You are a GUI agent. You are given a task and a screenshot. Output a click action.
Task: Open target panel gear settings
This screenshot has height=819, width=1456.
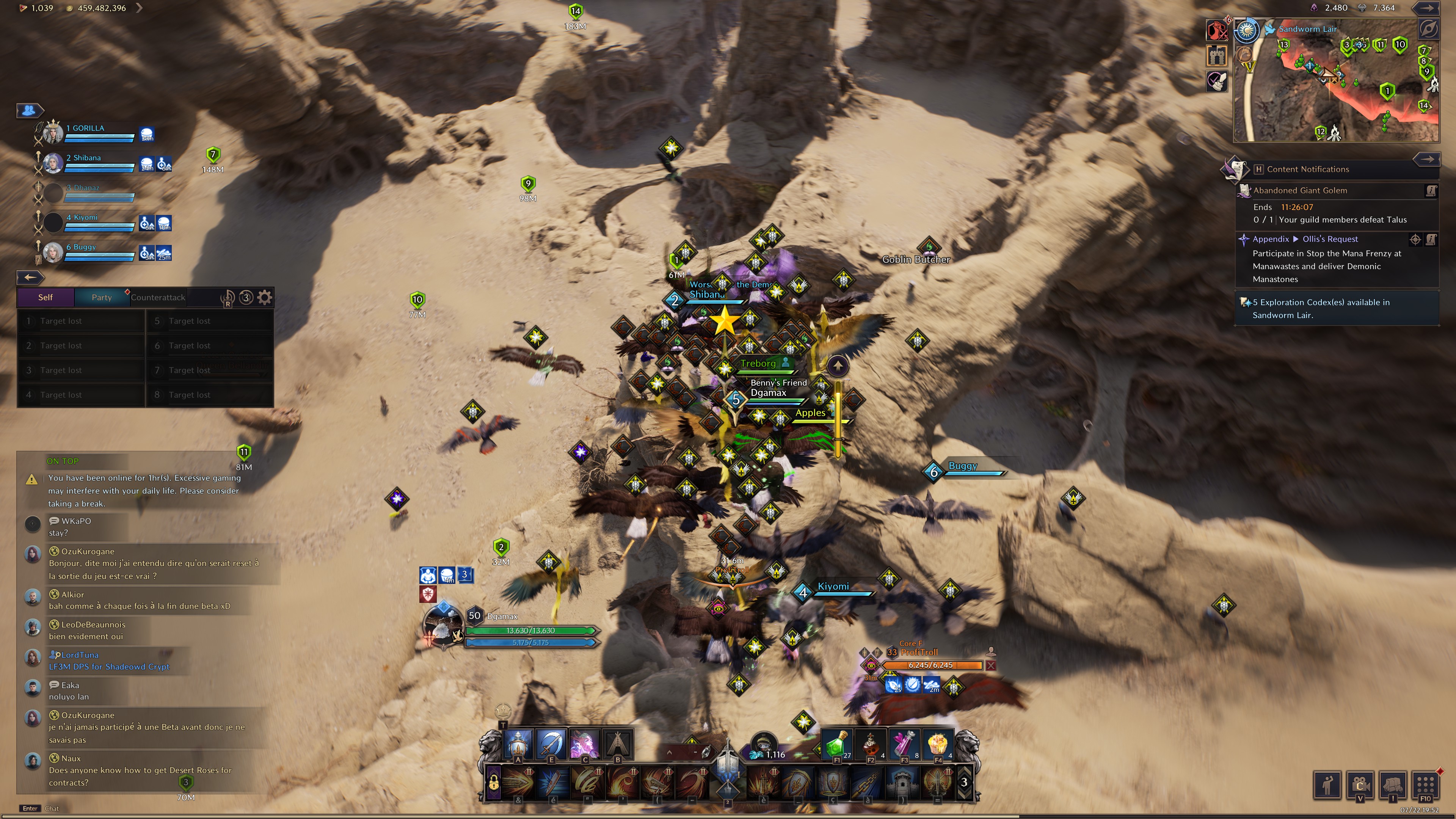[x=265, y=297]
